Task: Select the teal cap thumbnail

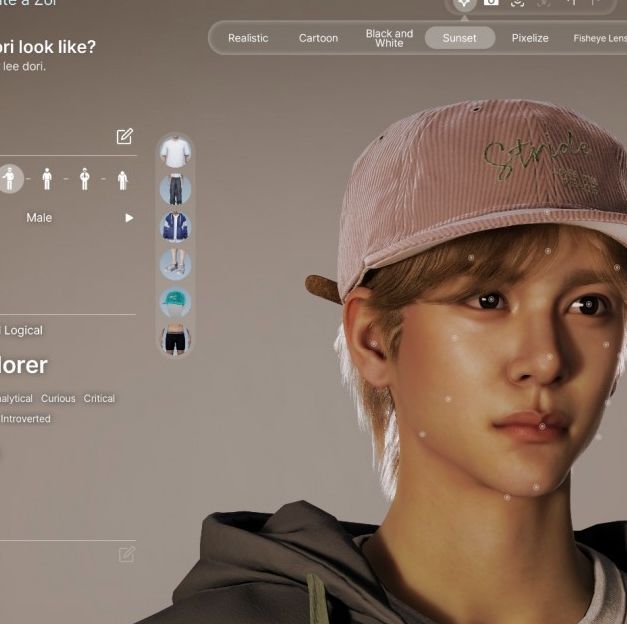Action: click(175, 301)
